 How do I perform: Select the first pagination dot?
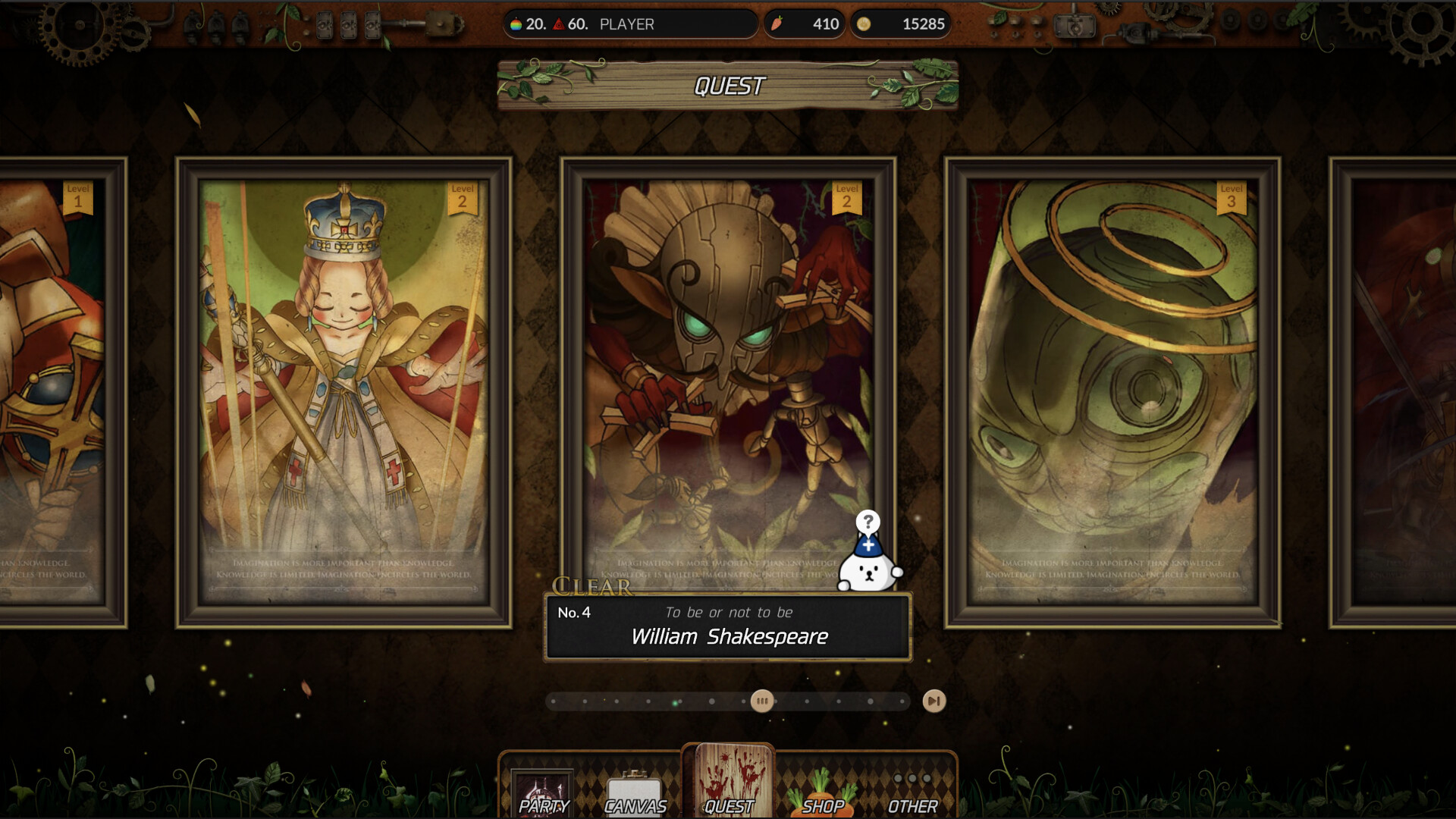(552, 701)
